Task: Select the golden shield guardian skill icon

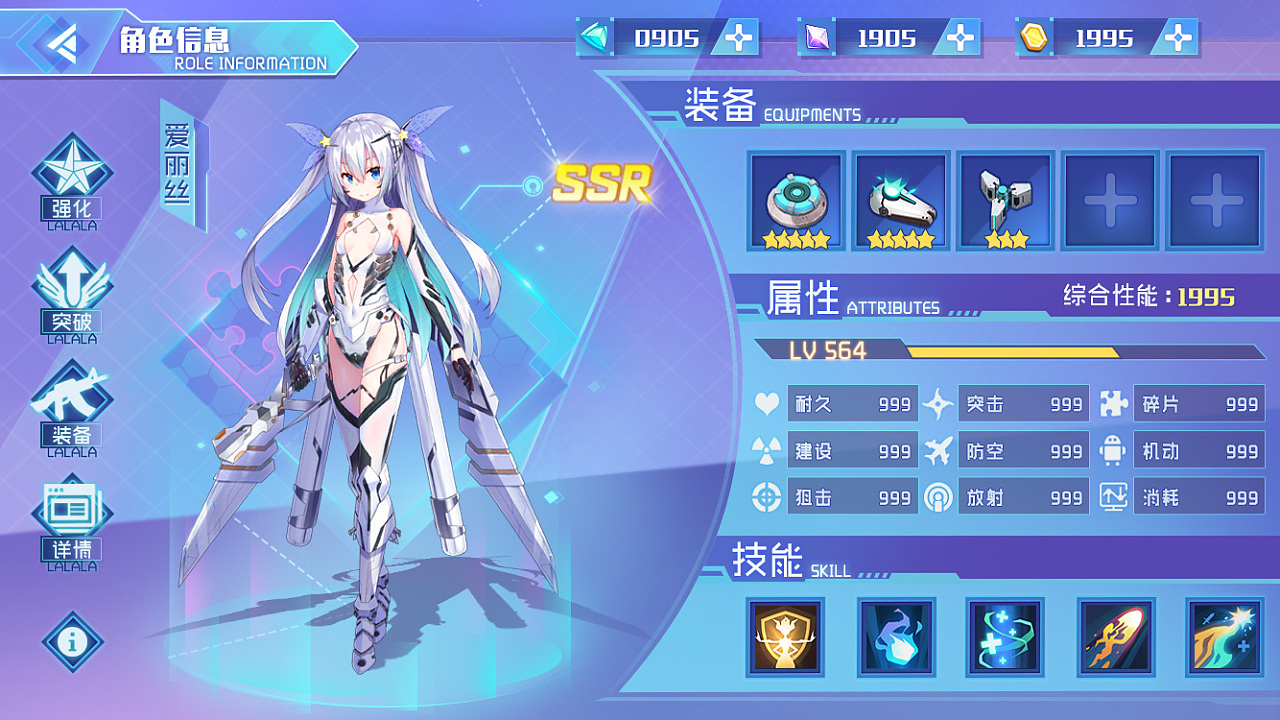Action: point(785,637)
